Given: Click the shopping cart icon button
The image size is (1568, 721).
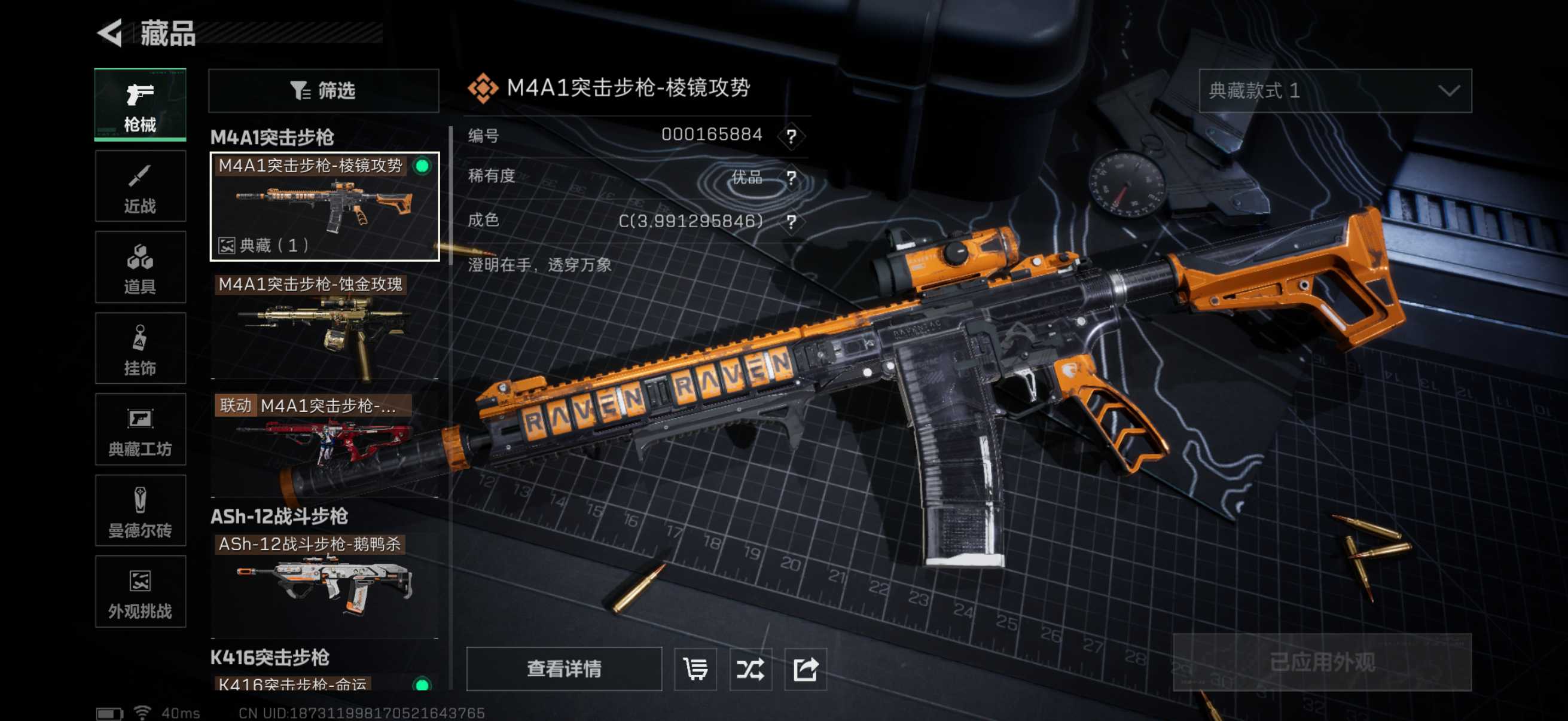Looking at the screenshot, I should 695,668.
